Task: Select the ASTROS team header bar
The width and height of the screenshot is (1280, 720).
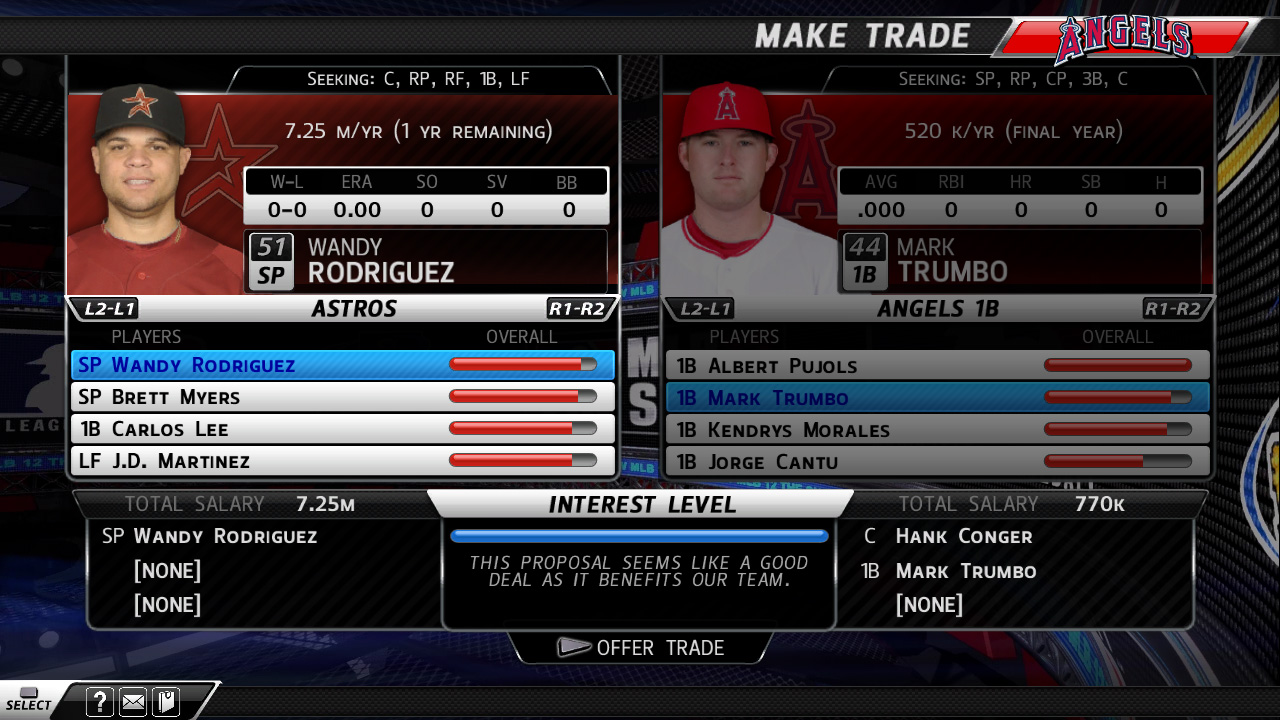Action: click(354, 308)
